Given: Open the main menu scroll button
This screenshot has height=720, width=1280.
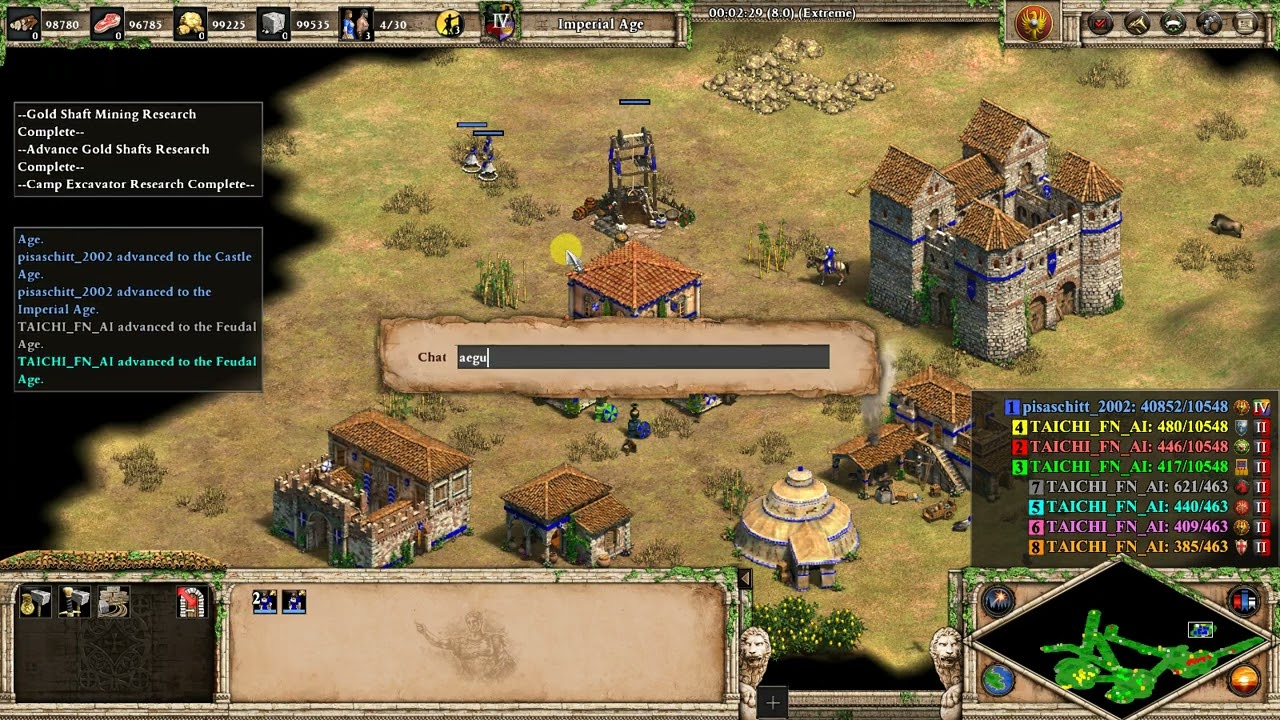Looking at the screenshot, I should click(1245, 23).
